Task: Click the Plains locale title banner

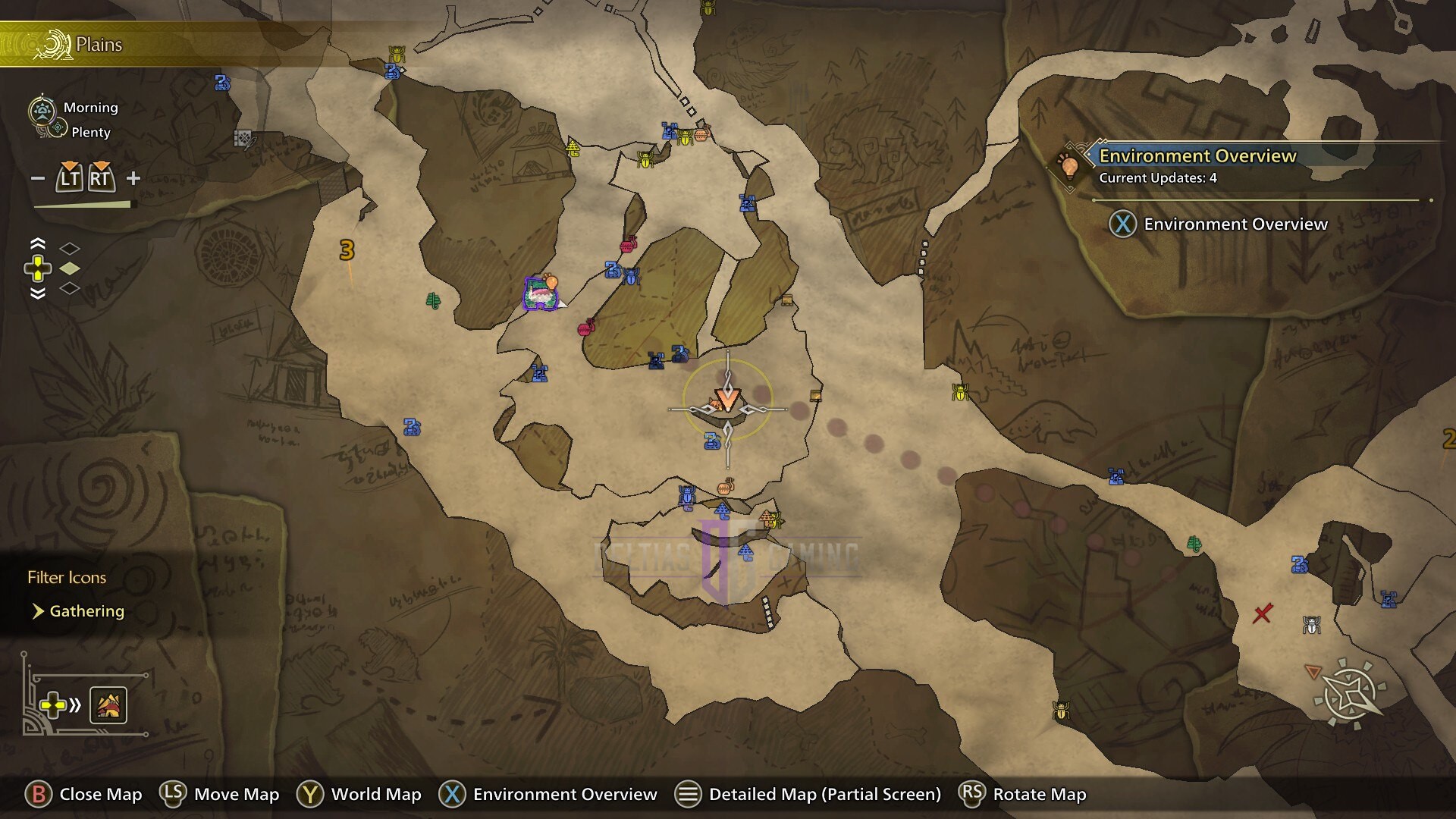Action: (99, 45)
